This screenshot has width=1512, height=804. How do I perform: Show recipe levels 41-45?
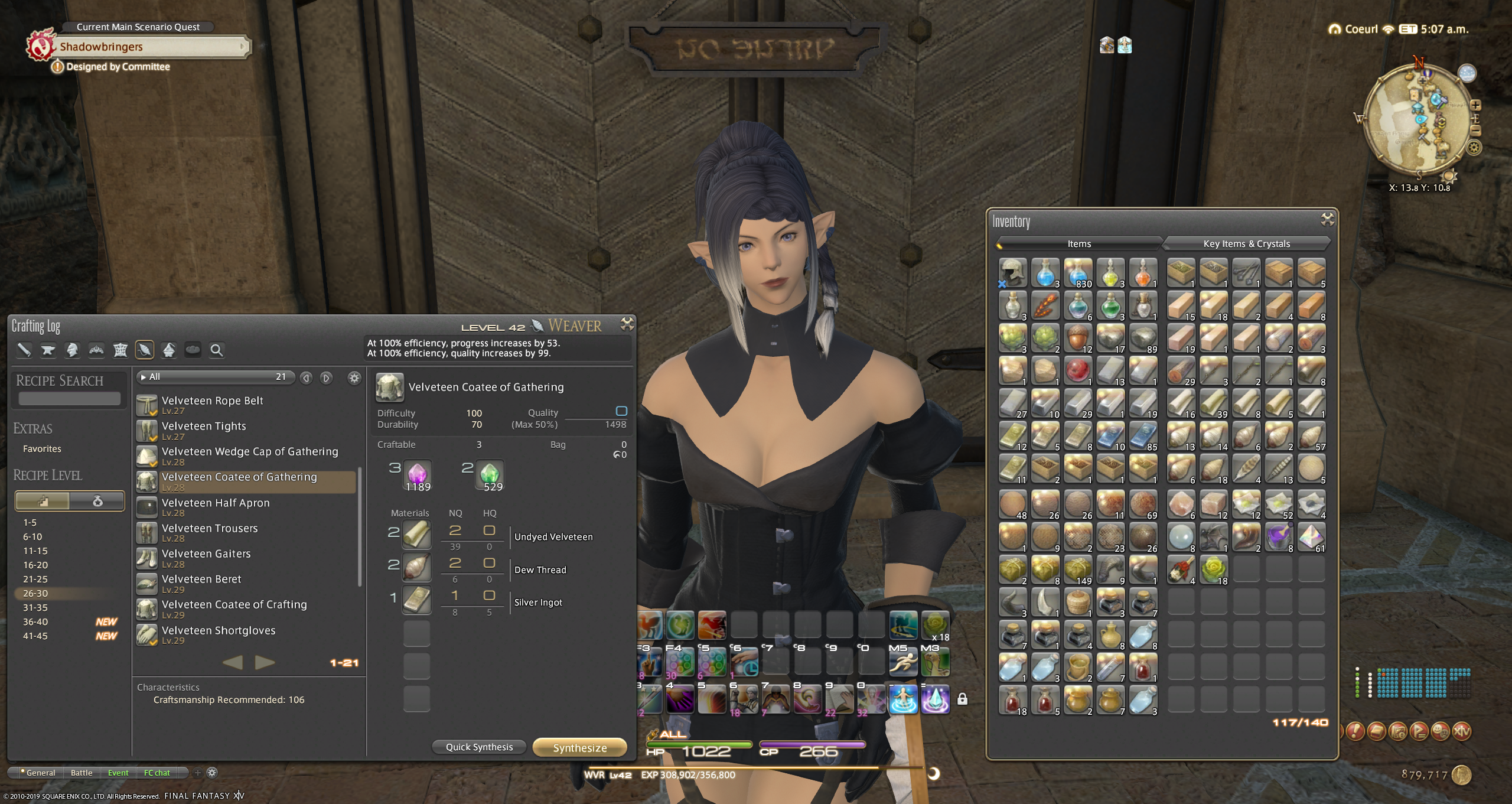click(35, 636)
